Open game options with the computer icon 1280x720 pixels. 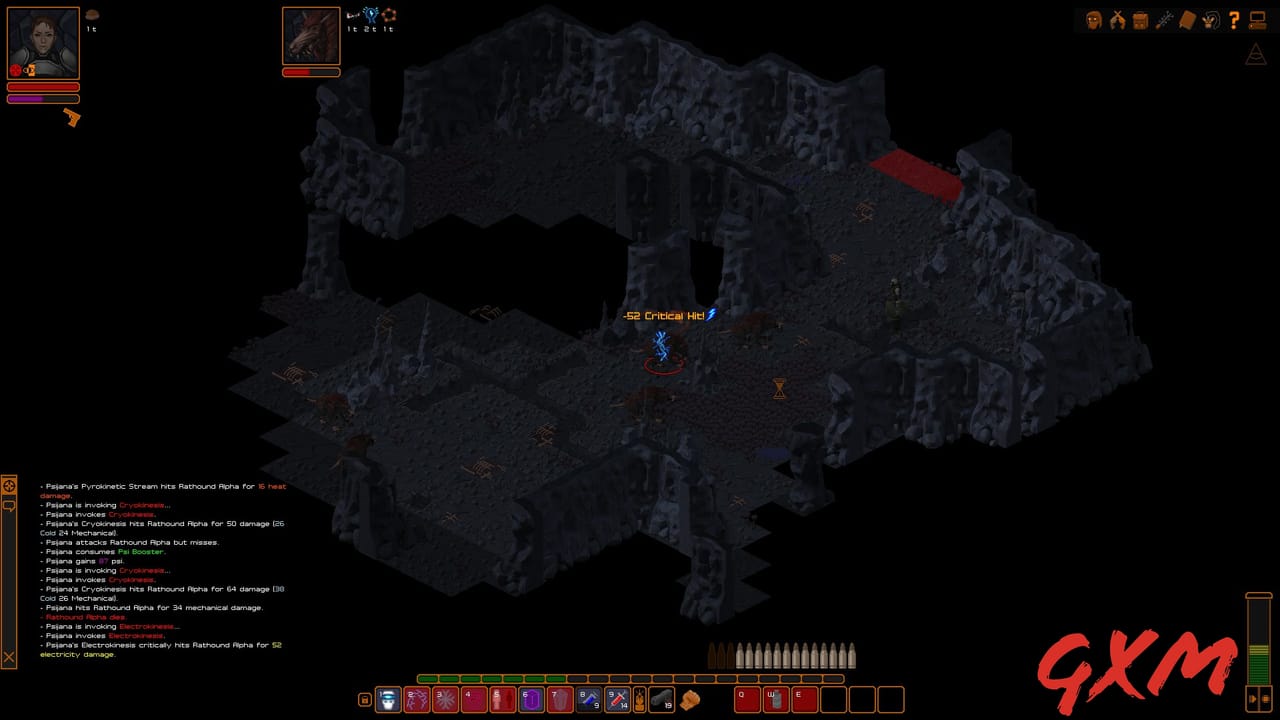point(1258,20)
